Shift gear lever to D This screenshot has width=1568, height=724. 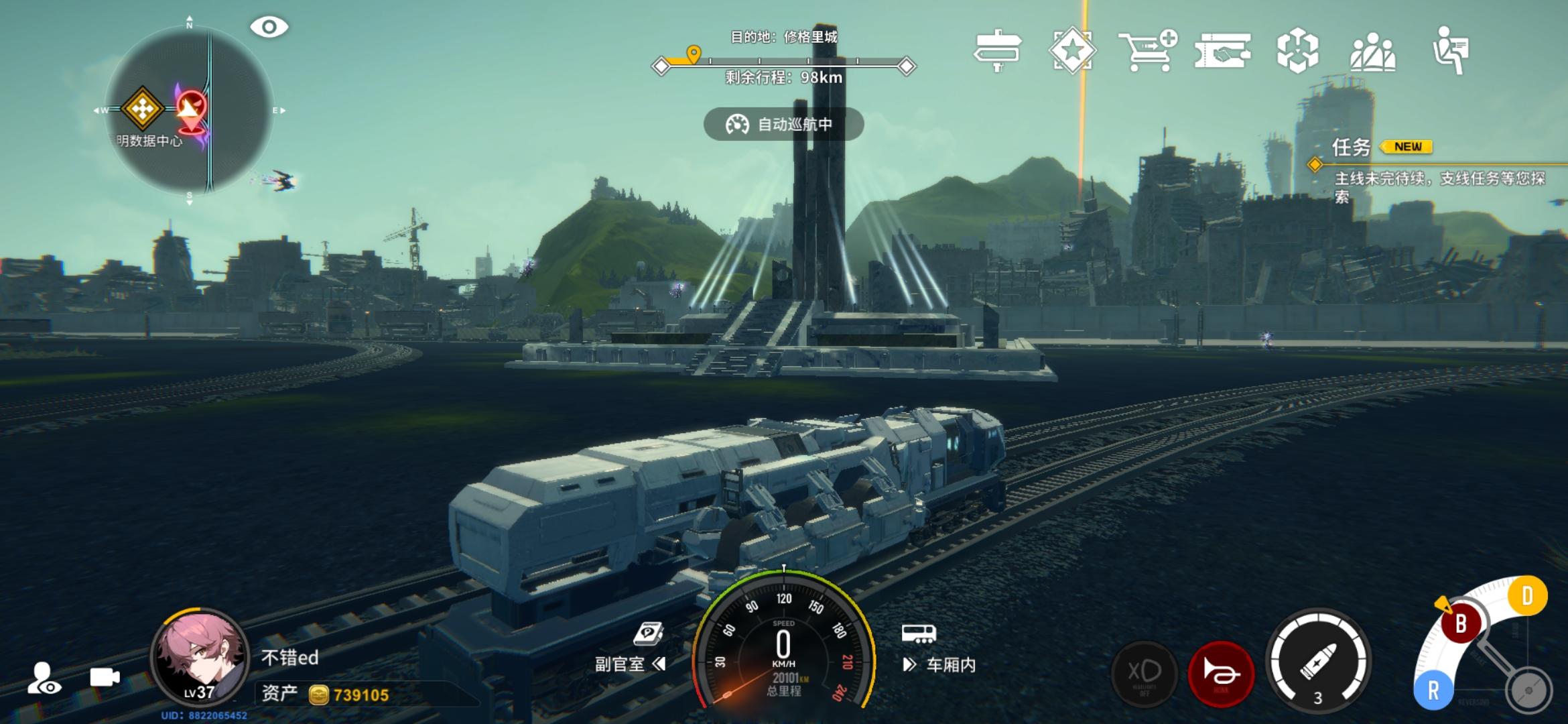point(1526,595)
